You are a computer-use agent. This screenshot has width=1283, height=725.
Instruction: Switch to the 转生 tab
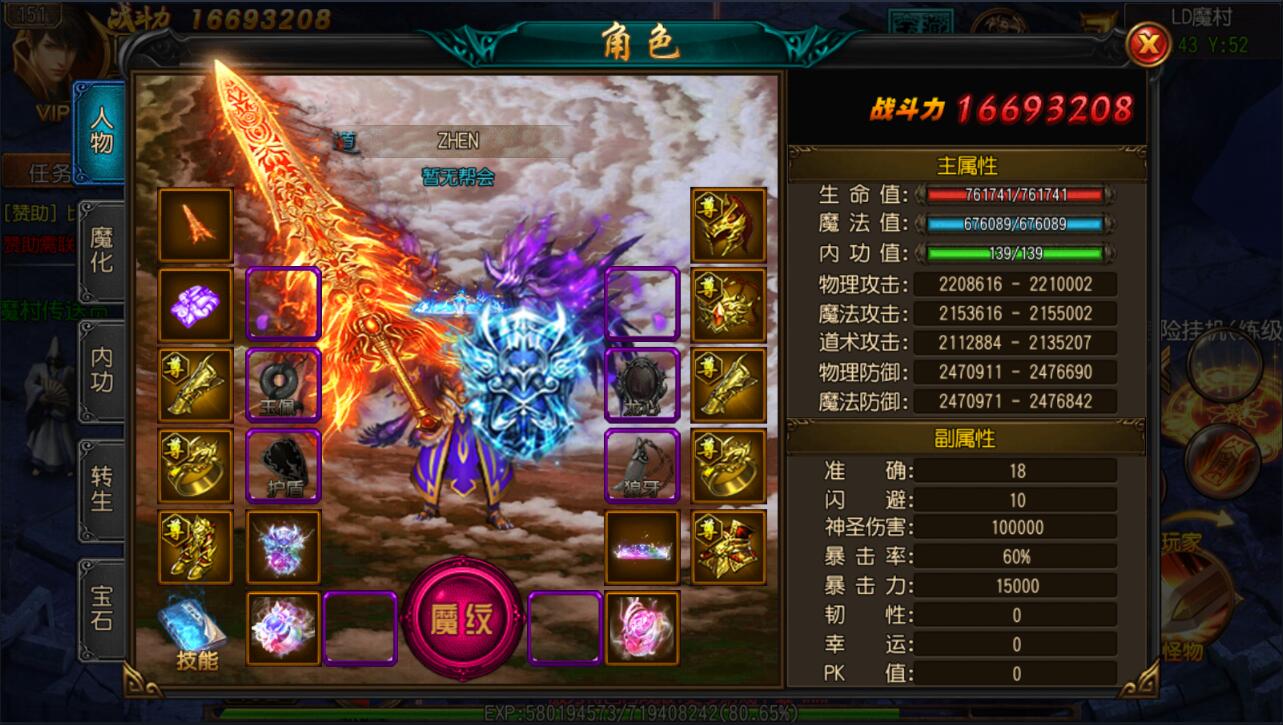[x=102, y=488]
